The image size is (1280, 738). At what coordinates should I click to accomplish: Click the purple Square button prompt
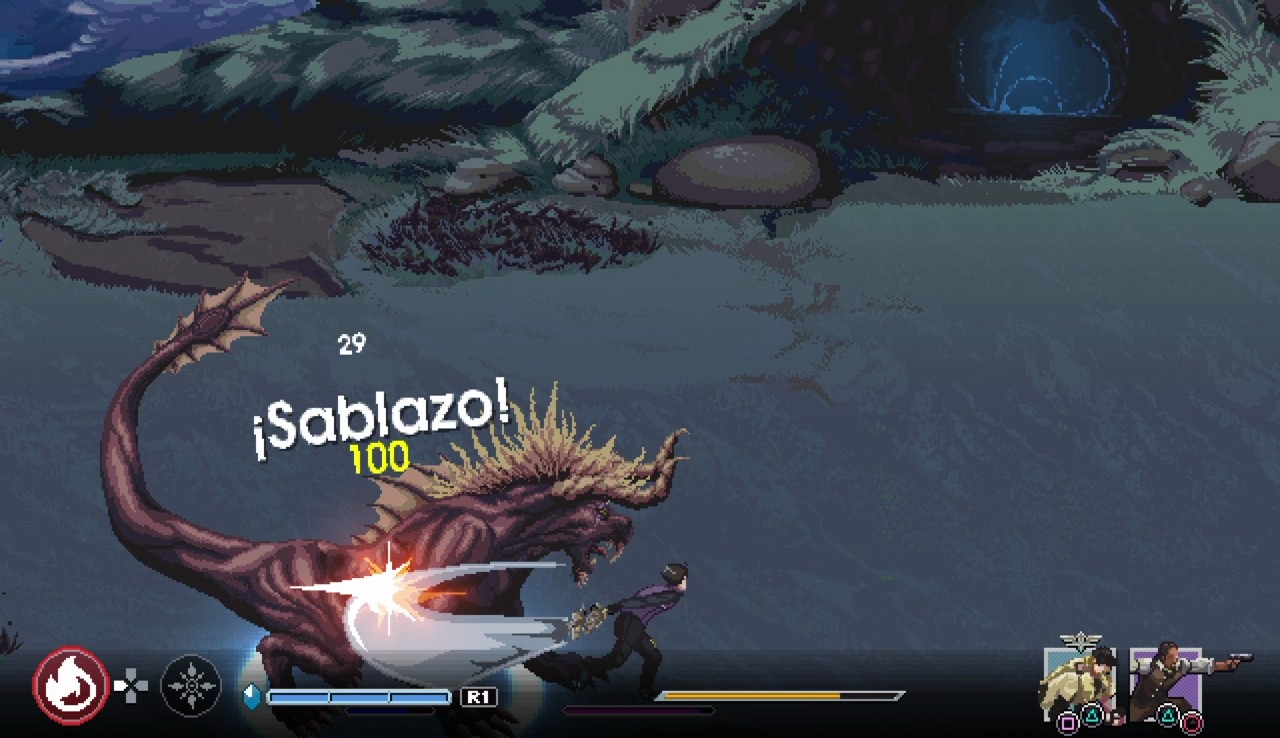(x=1067, y=721)
